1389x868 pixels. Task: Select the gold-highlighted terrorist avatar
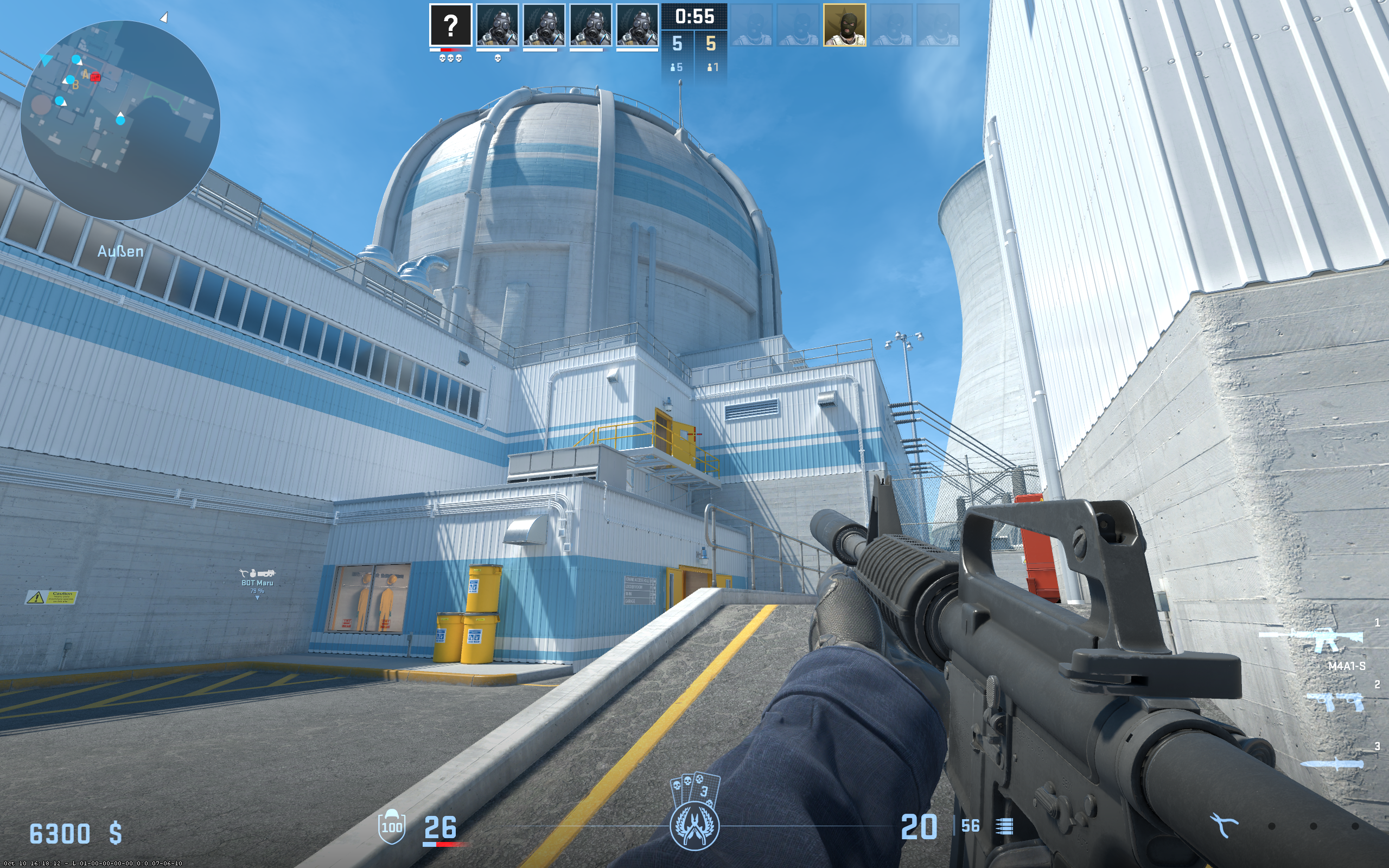click(x=844, y=25)
